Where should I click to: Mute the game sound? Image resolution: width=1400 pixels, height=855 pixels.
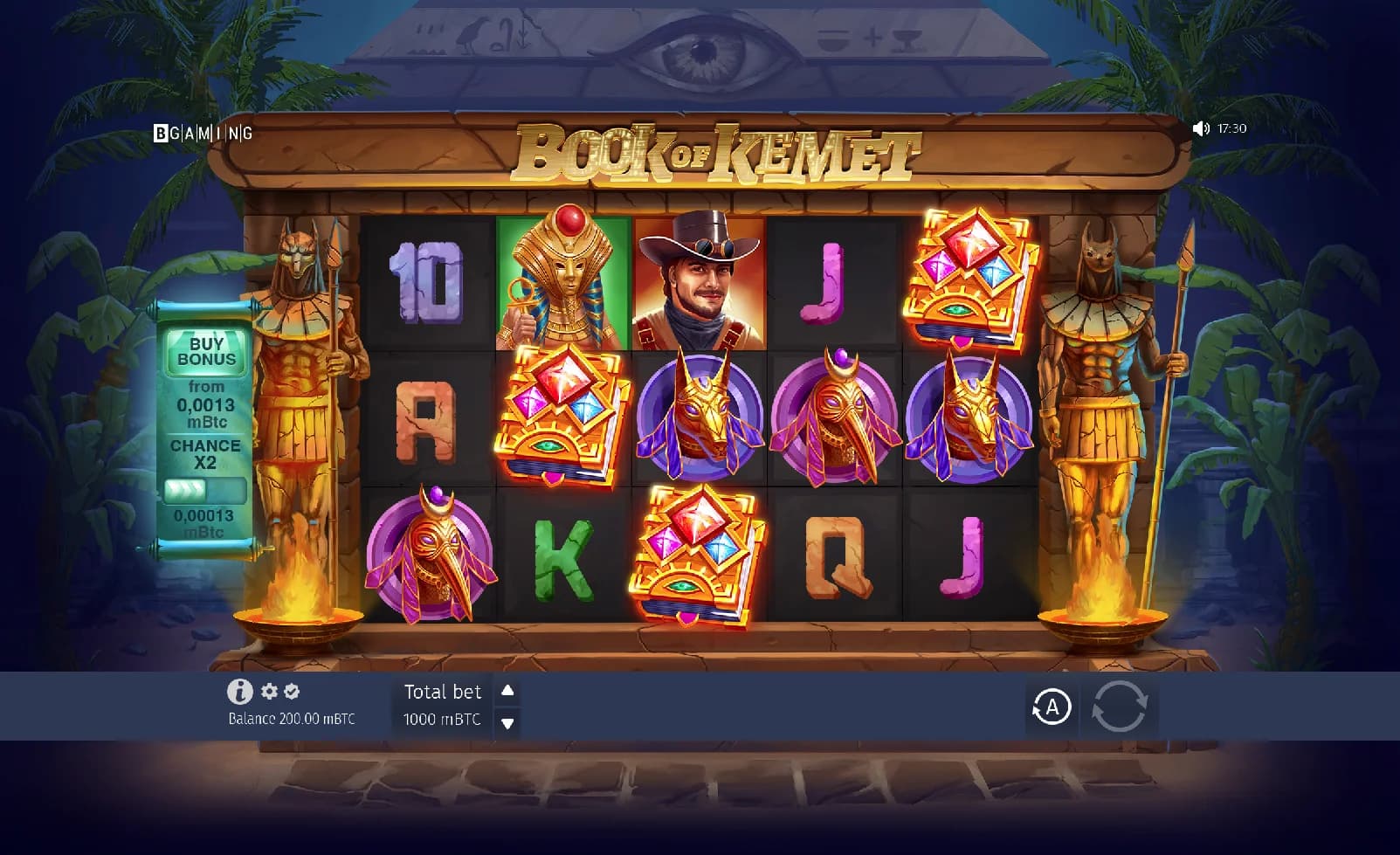point(1201,128)
